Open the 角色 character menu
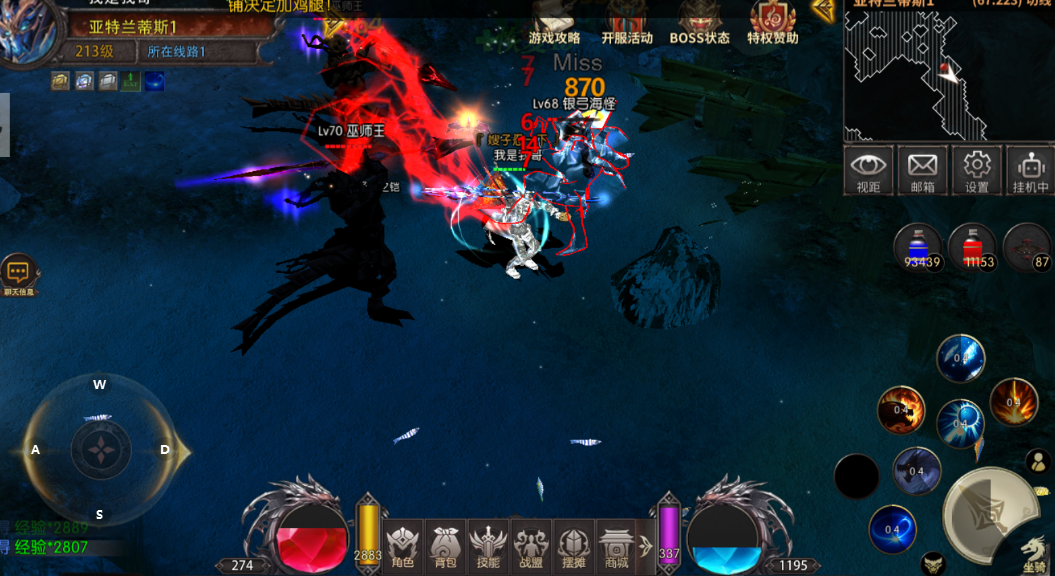 click(x=403, y=547)
